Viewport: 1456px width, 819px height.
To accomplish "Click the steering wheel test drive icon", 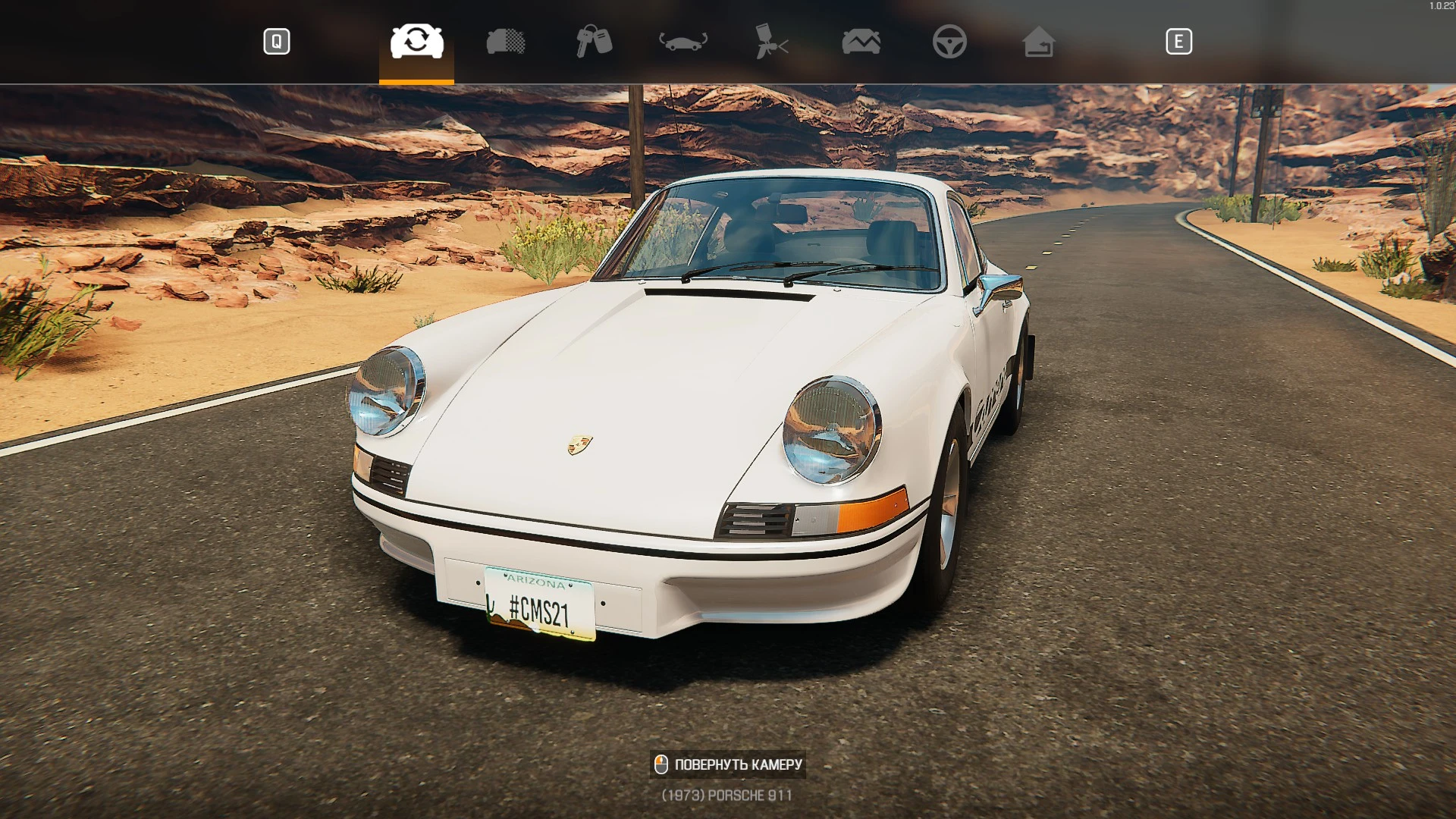I will click(x=951, y=42).
